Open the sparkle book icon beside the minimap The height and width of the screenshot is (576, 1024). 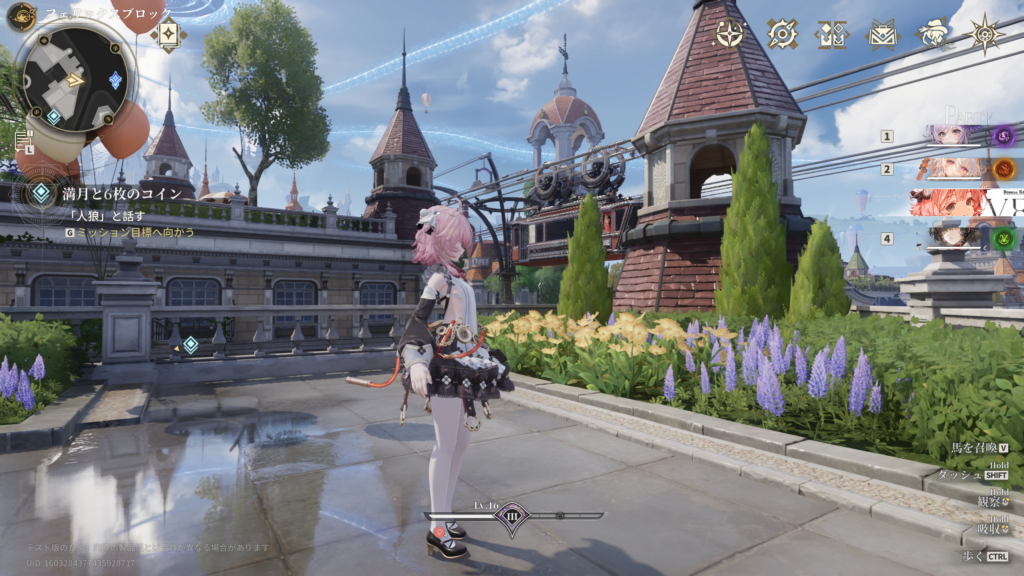coord(168,33)
